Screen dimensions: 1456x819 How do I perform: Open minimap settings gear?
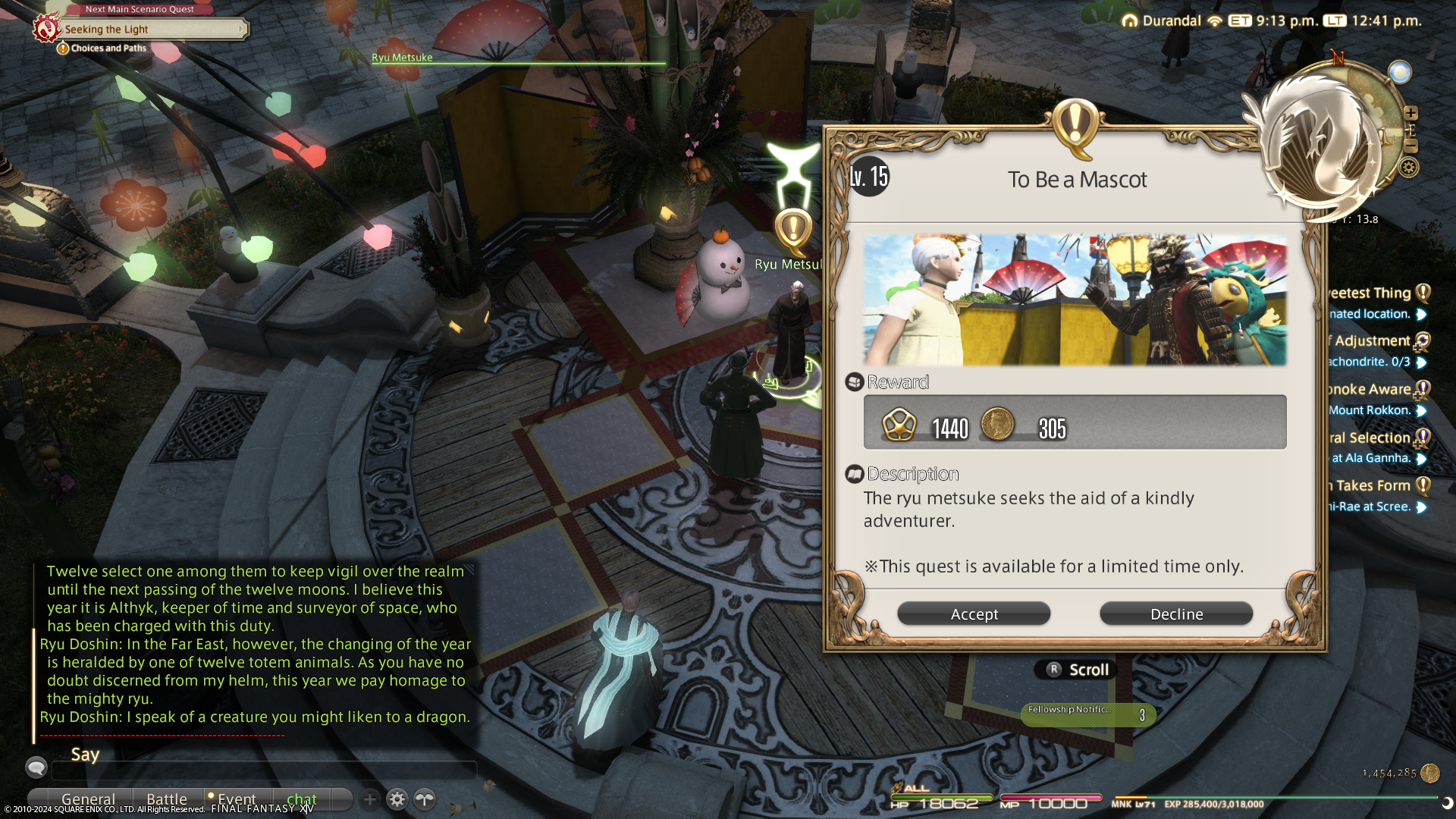pyautogui.click(x=1409, y=168)
